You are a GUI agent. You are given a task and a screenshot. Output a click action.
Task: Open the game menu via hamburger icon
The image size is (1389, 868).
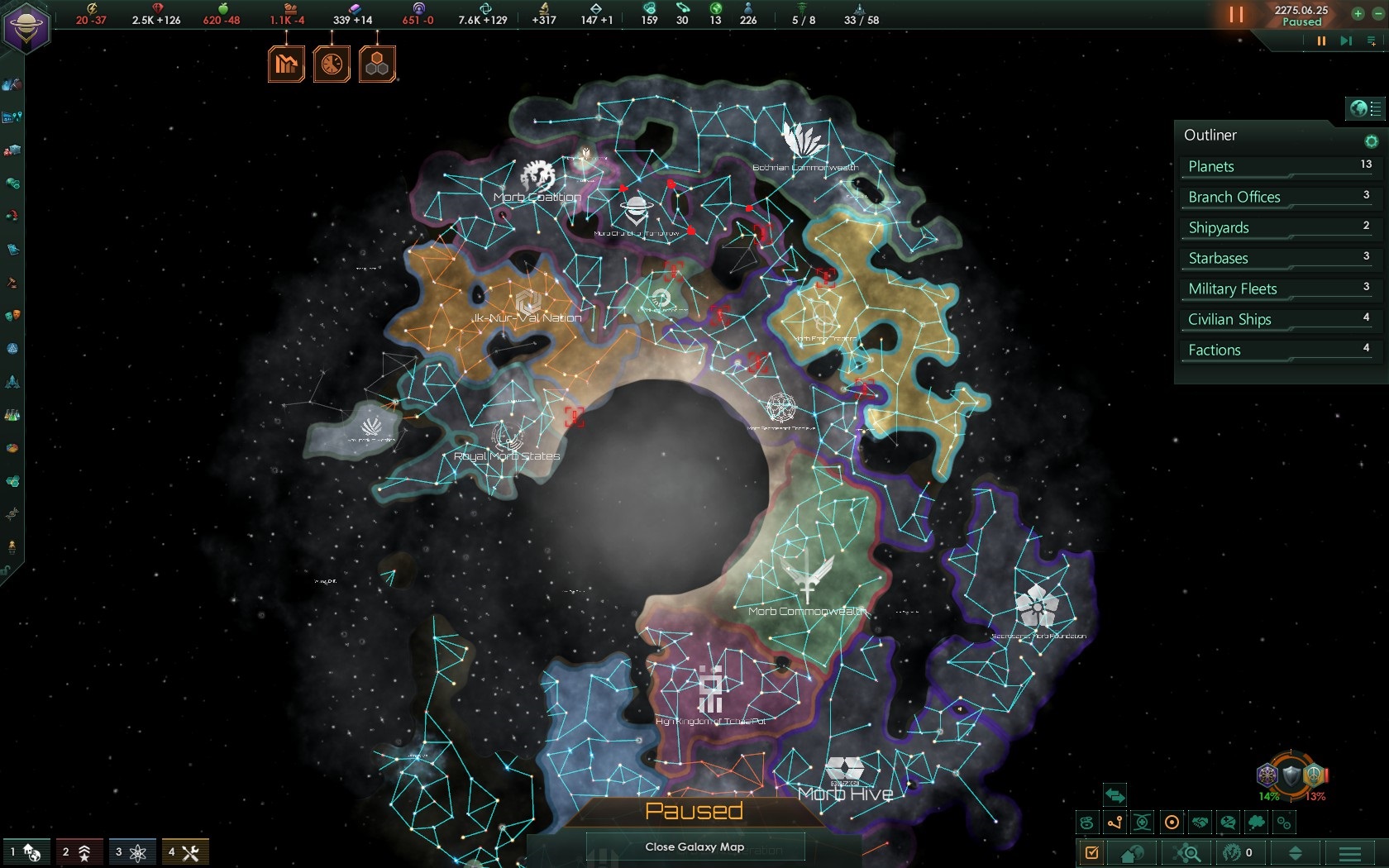pos(1349,852)
